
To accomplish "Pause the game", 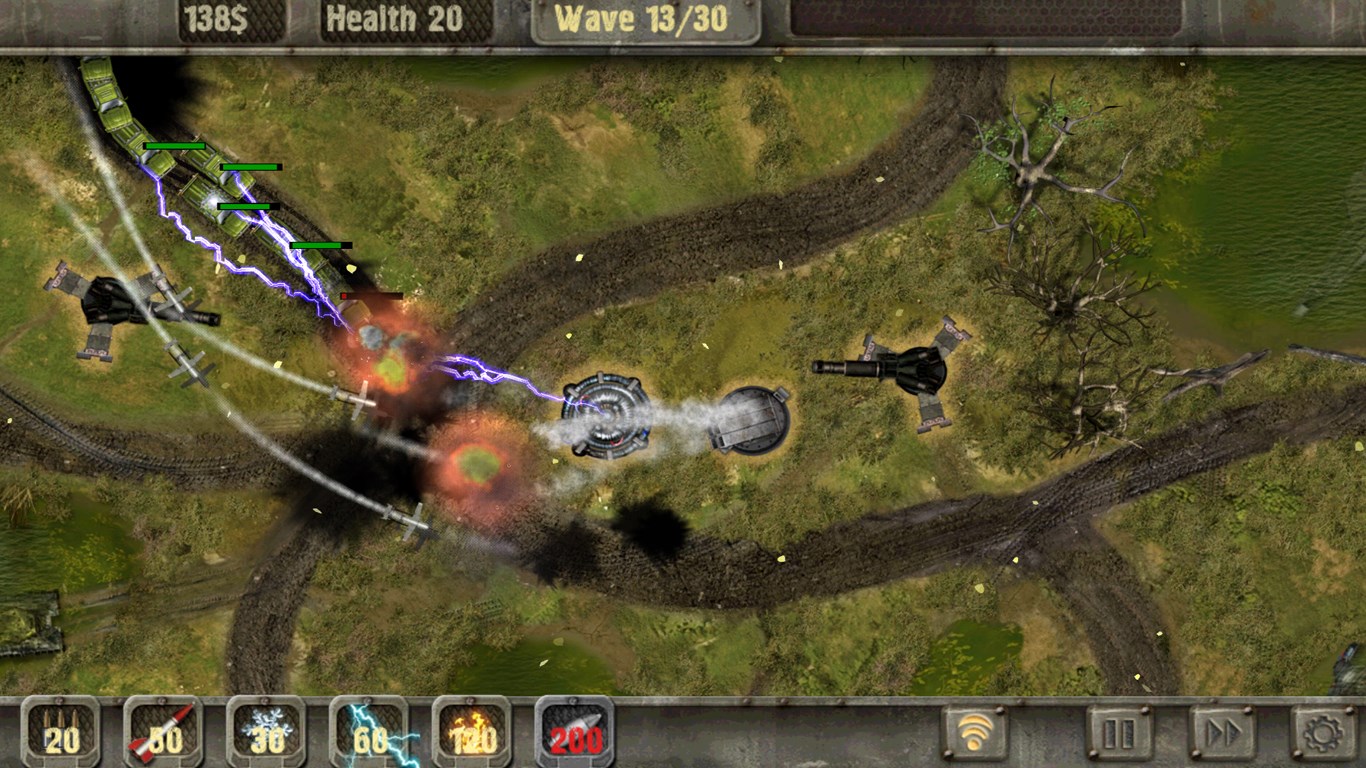I will point(1119,733).
